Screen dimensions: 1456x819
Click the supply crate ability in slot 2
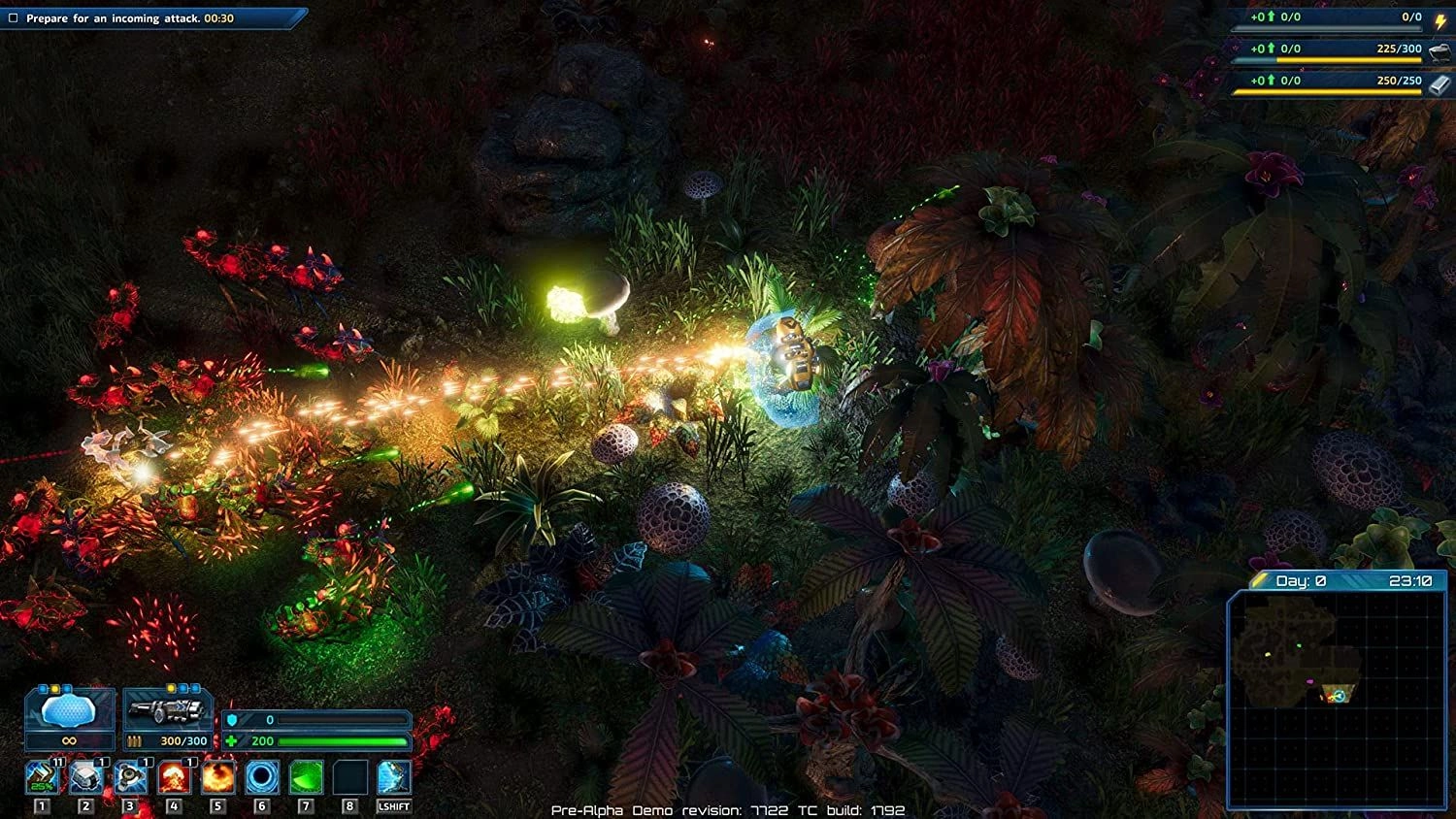tap(85, 775)
